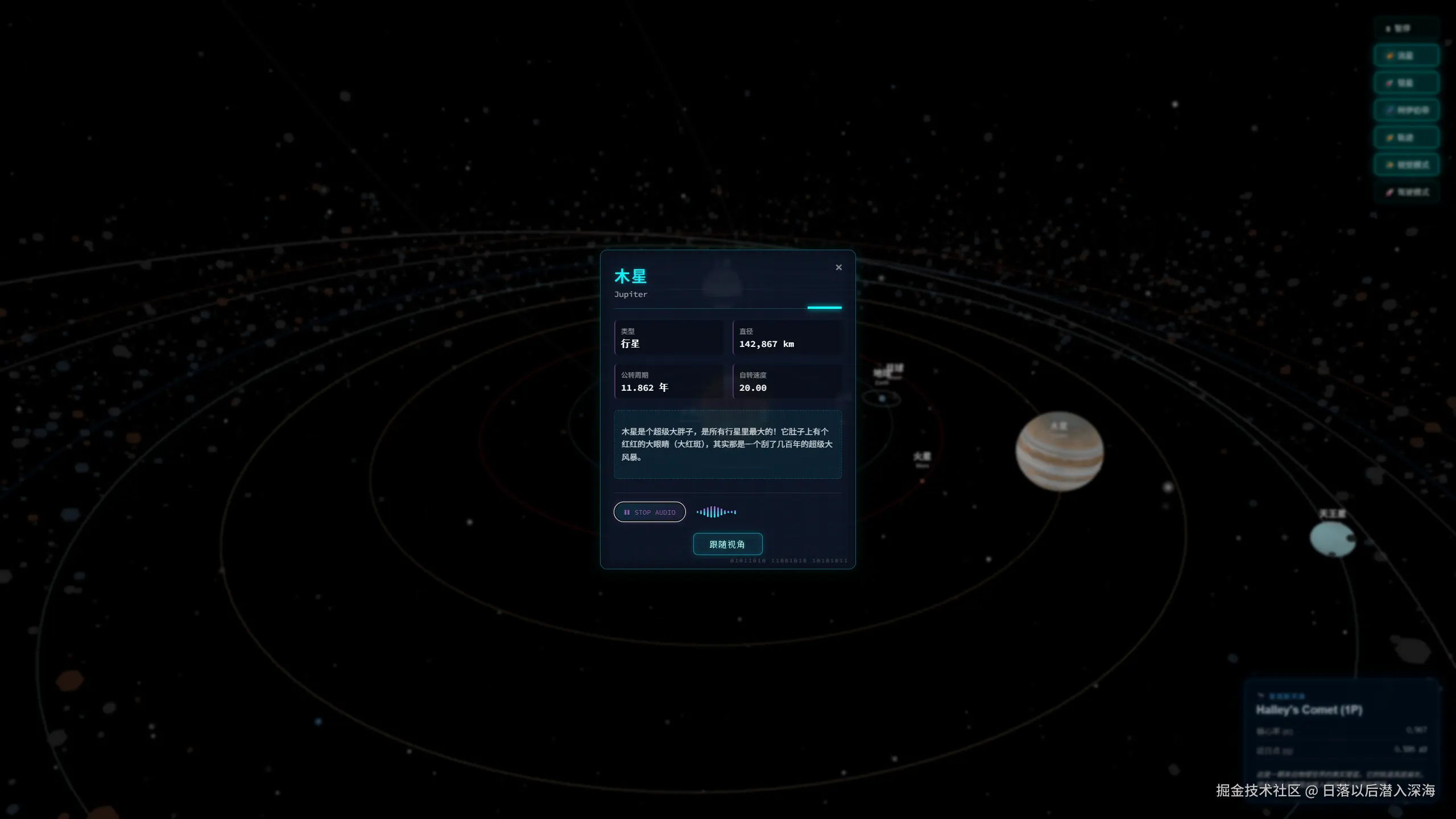The width and height of the screenshot is (1456, 819).
Task: Stop the audio narration
Action: [x=650, y=512]
